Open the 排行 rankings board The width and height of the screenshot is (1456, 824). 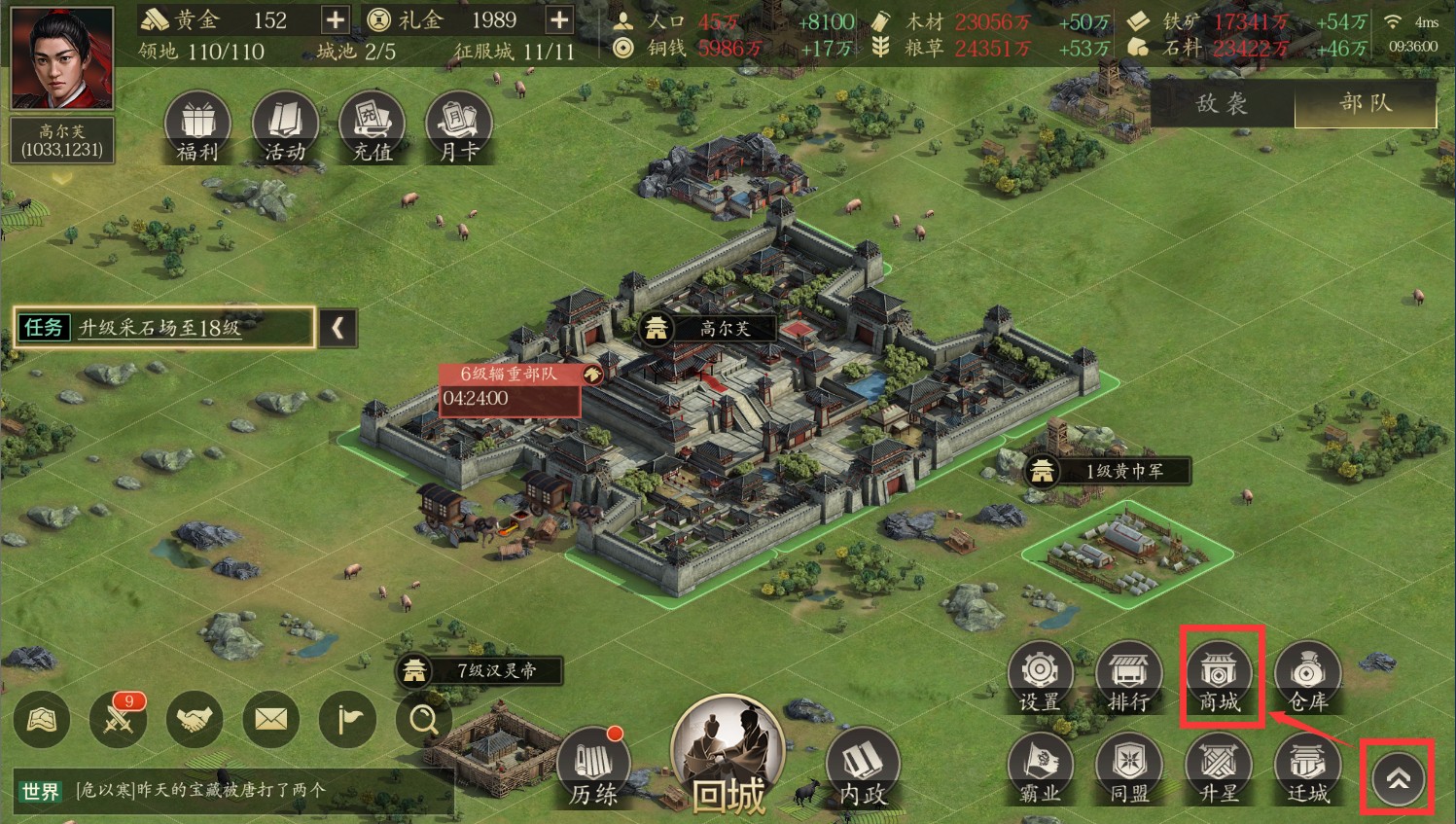coord(1128,677)
